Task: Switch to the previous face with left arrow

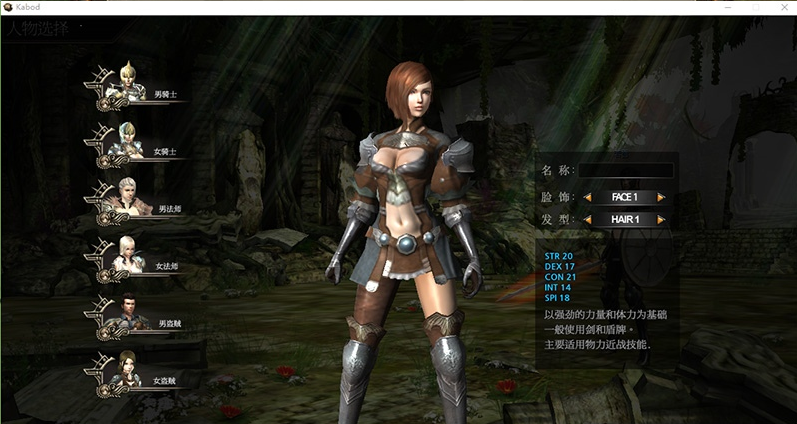Action: [x=588, y=197]
